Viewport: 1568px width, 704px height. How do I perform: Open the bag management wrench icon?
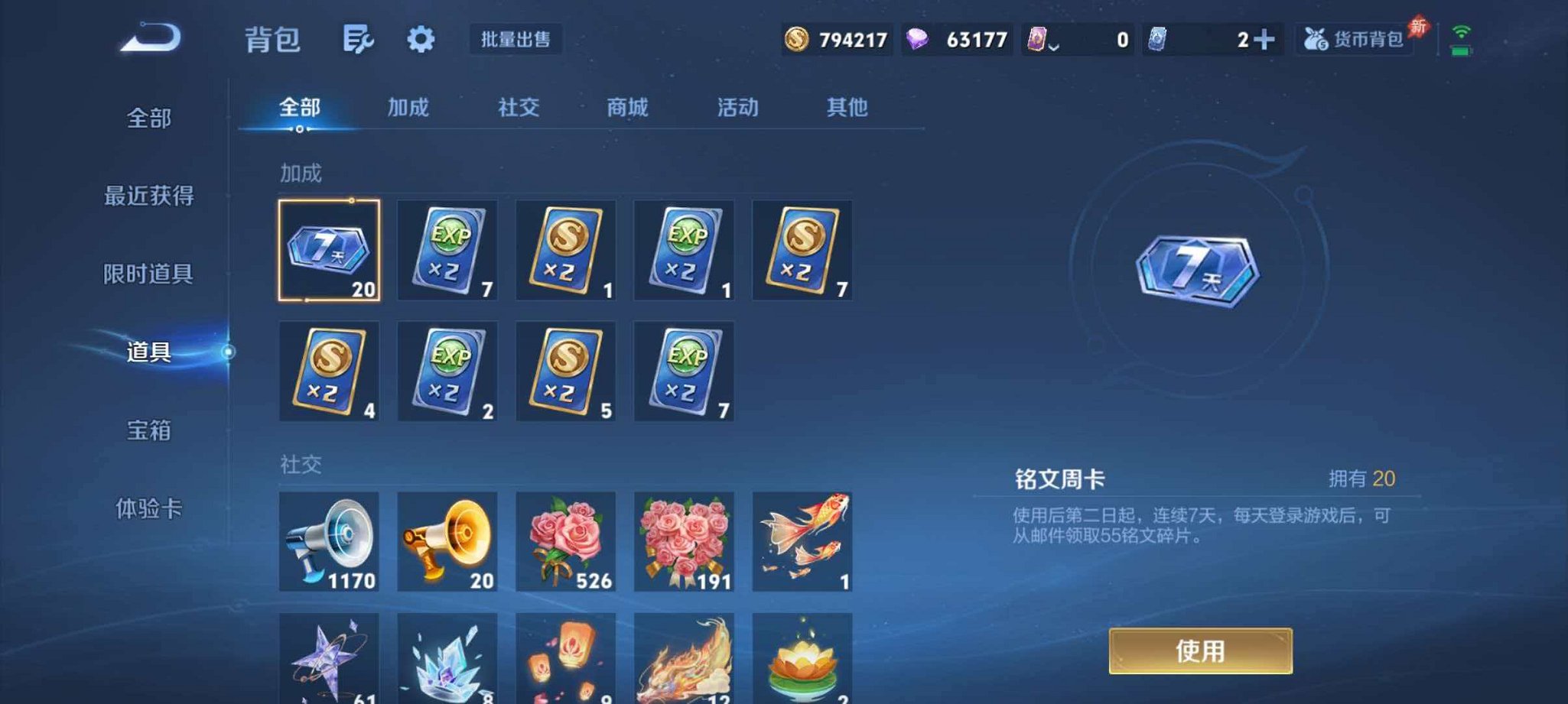[x=360, y=40]
